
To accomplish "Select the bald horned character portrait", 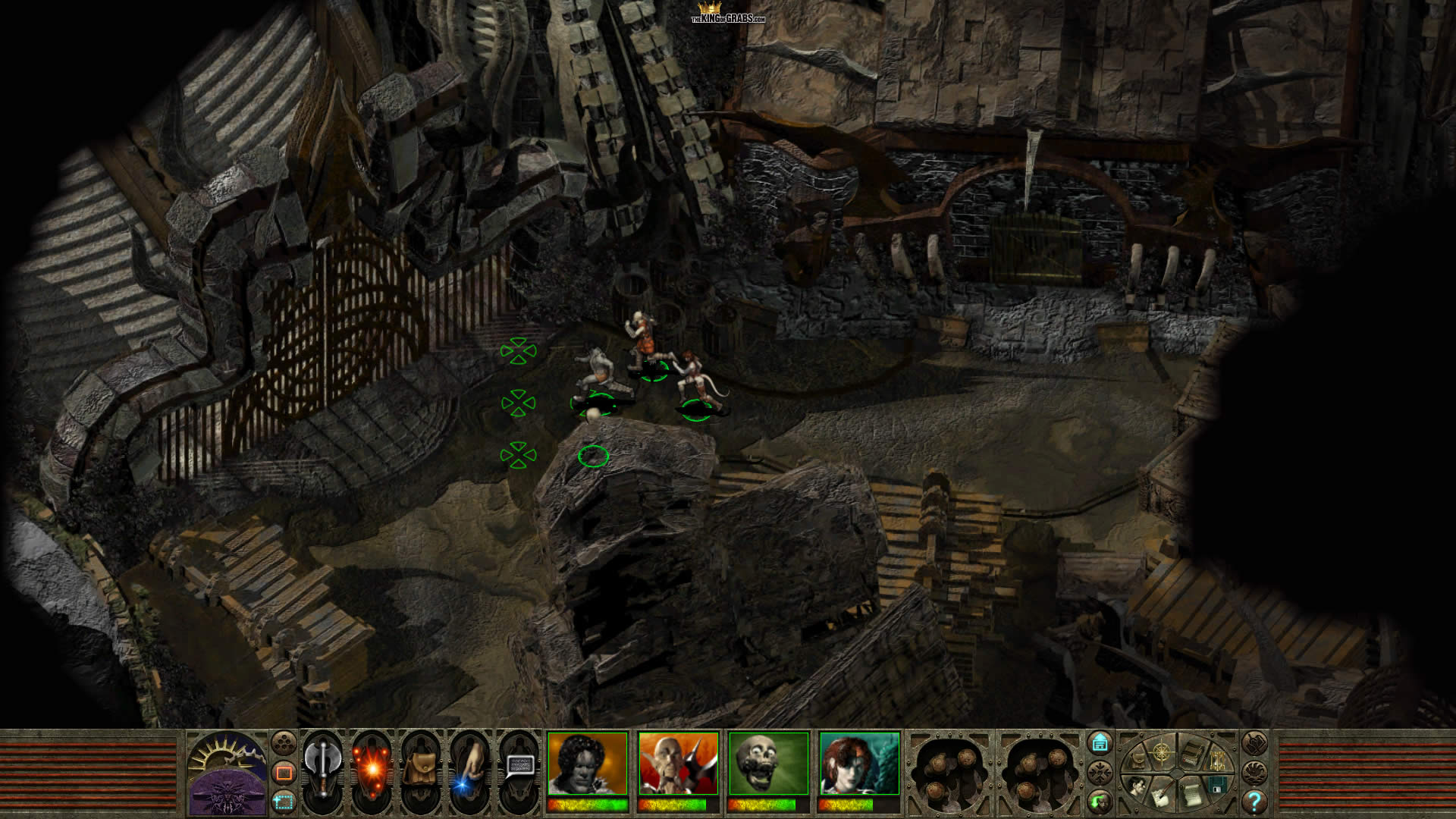I will pos(678,764).
